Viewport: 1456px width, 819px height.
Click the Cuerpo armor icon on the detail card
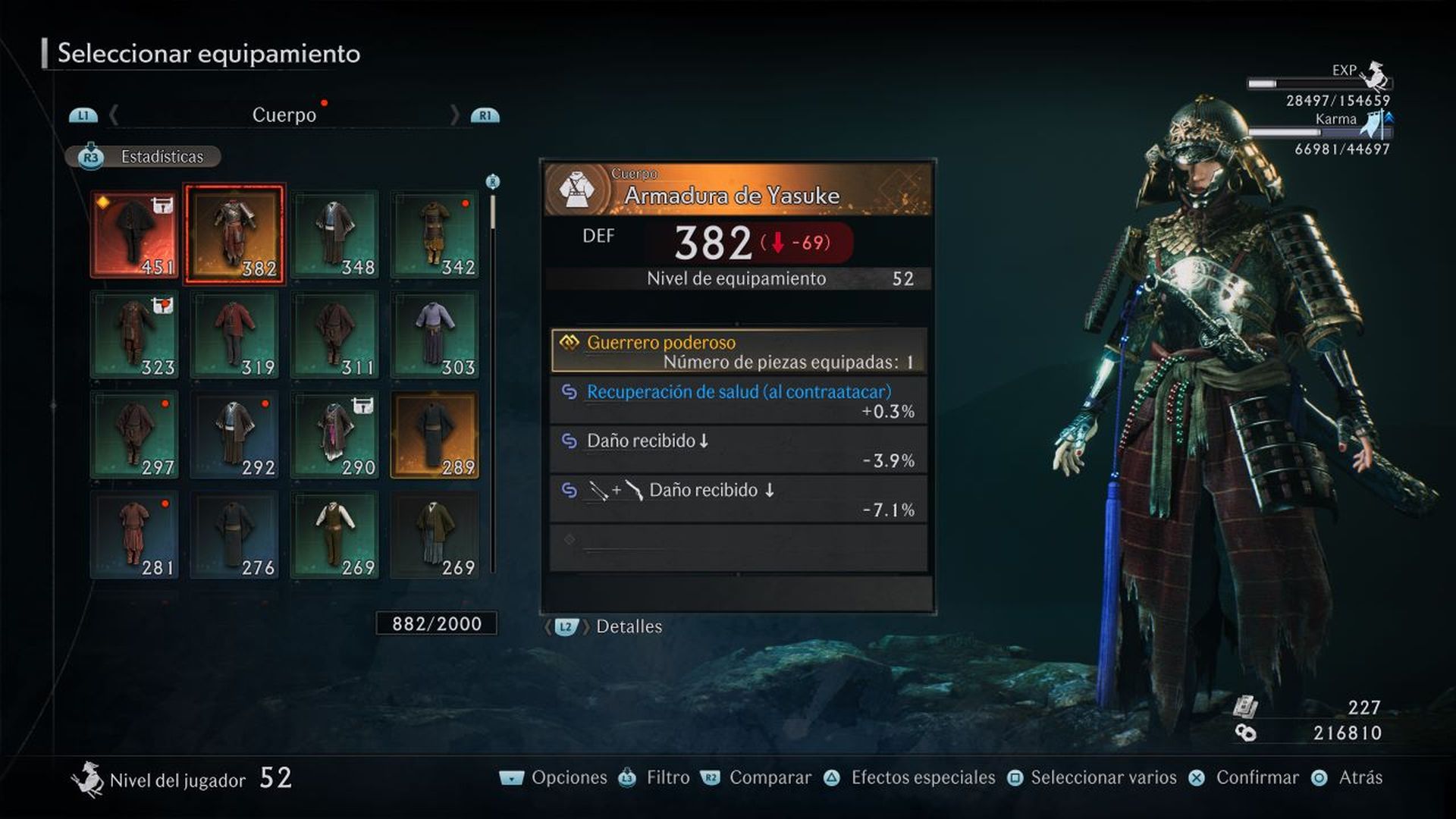[579, 188]
